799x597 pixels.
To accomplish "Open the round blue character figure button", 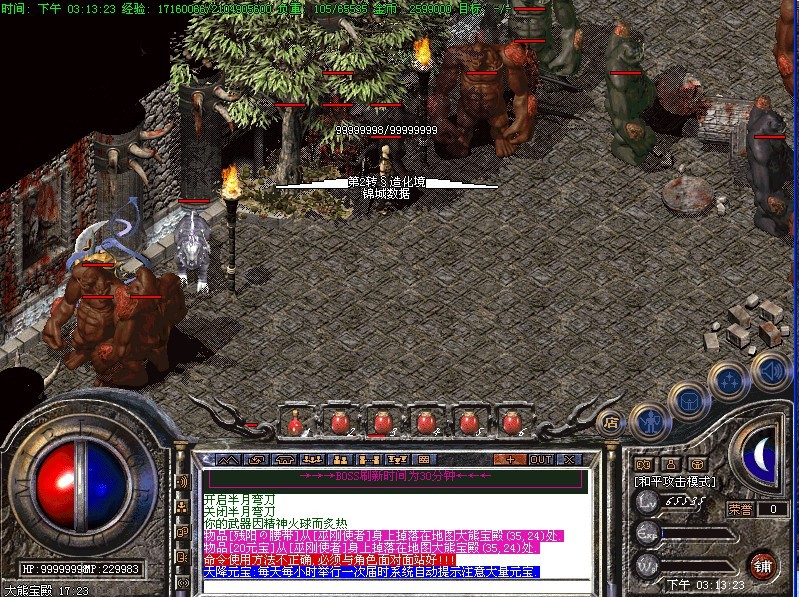I will point(651,420).
